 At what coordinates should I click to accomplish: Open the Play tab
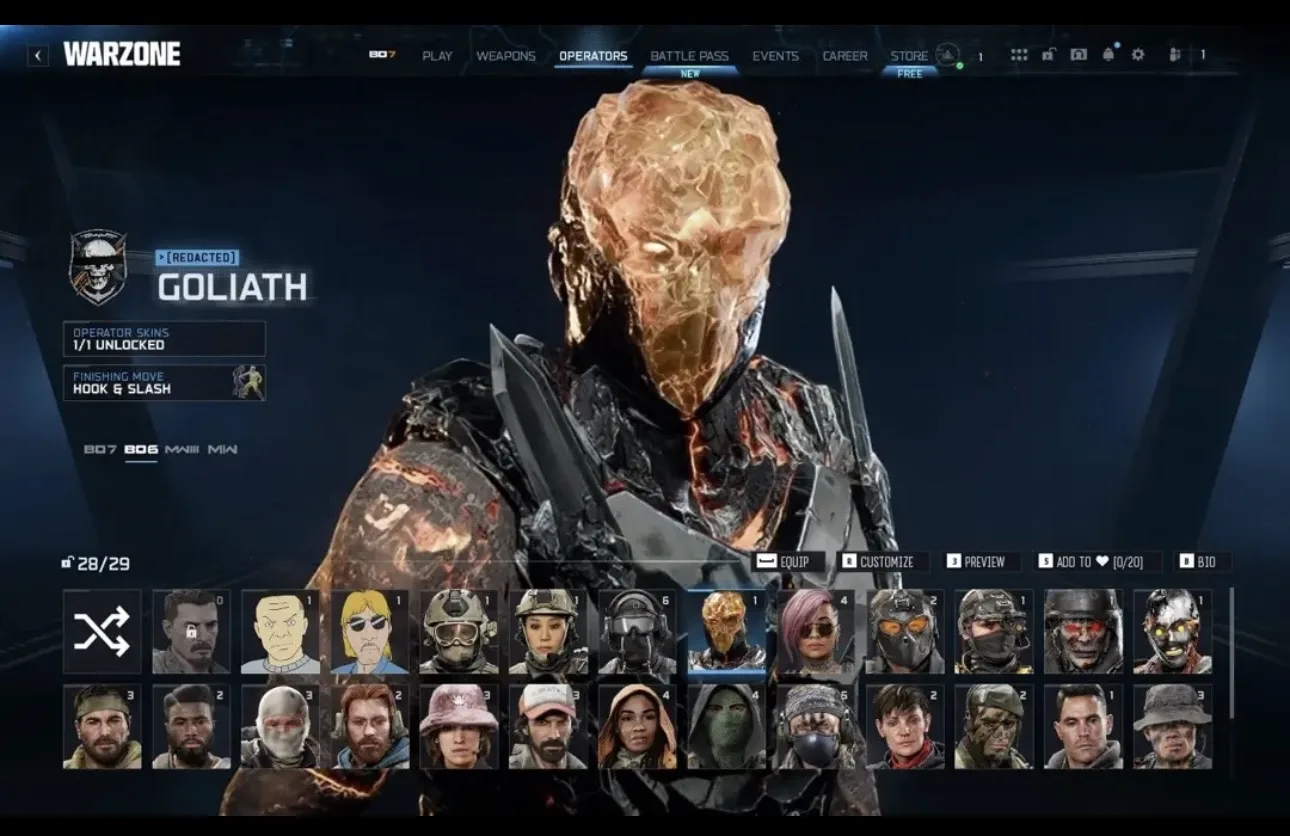point(437,56)
